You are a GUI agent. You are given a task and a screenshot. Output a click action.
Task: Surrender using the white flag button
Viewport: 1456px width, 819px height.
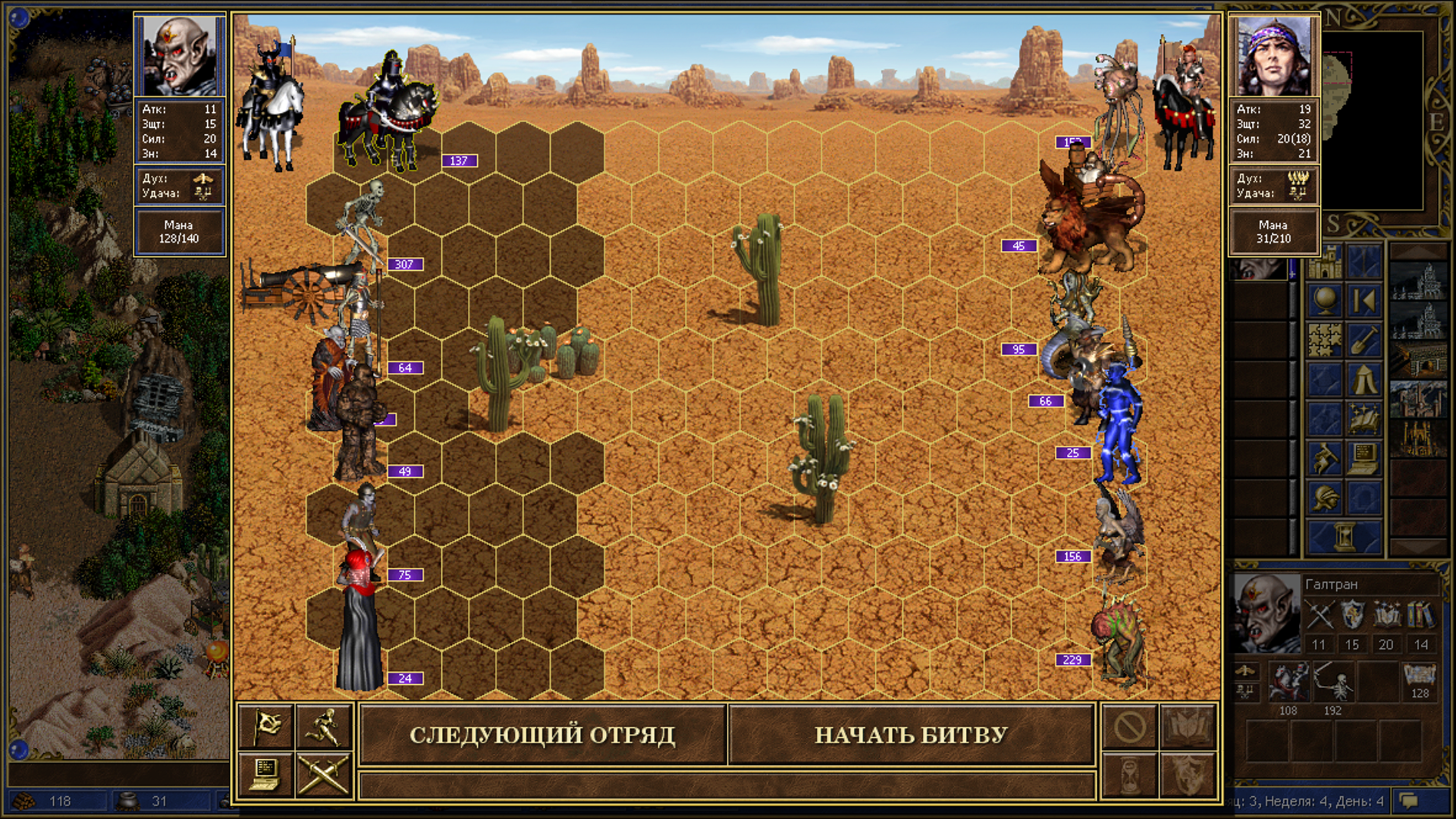(265, 726)
